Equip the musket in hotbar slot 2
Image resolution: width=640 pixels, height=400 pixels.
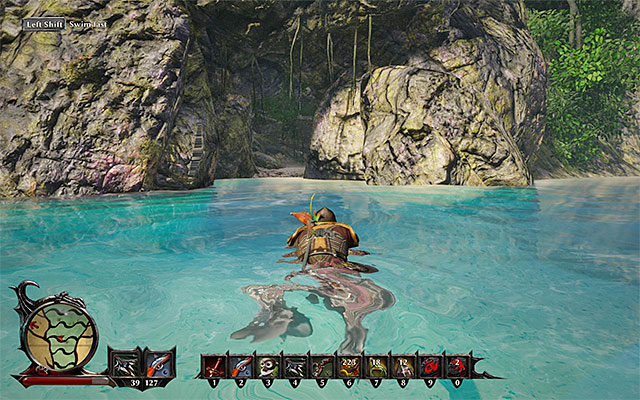coord(241,366)
